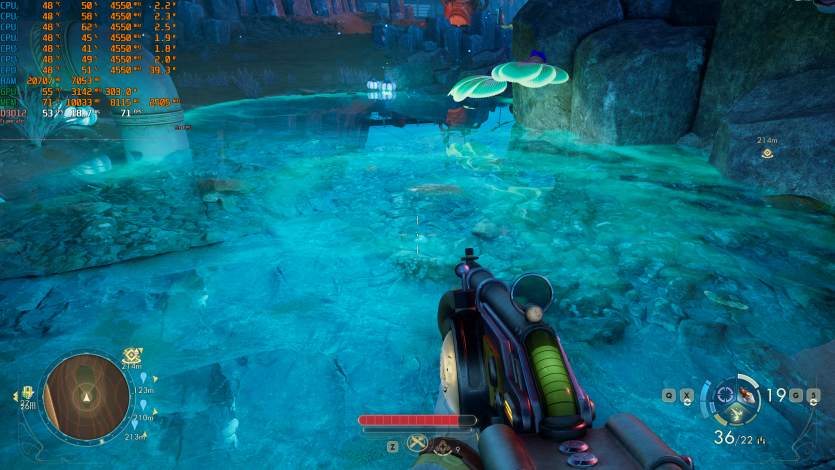The width and height of the screenshot is (835, 470).
Task: Select the throwable item icon beside 19
Action: (743, 395)
